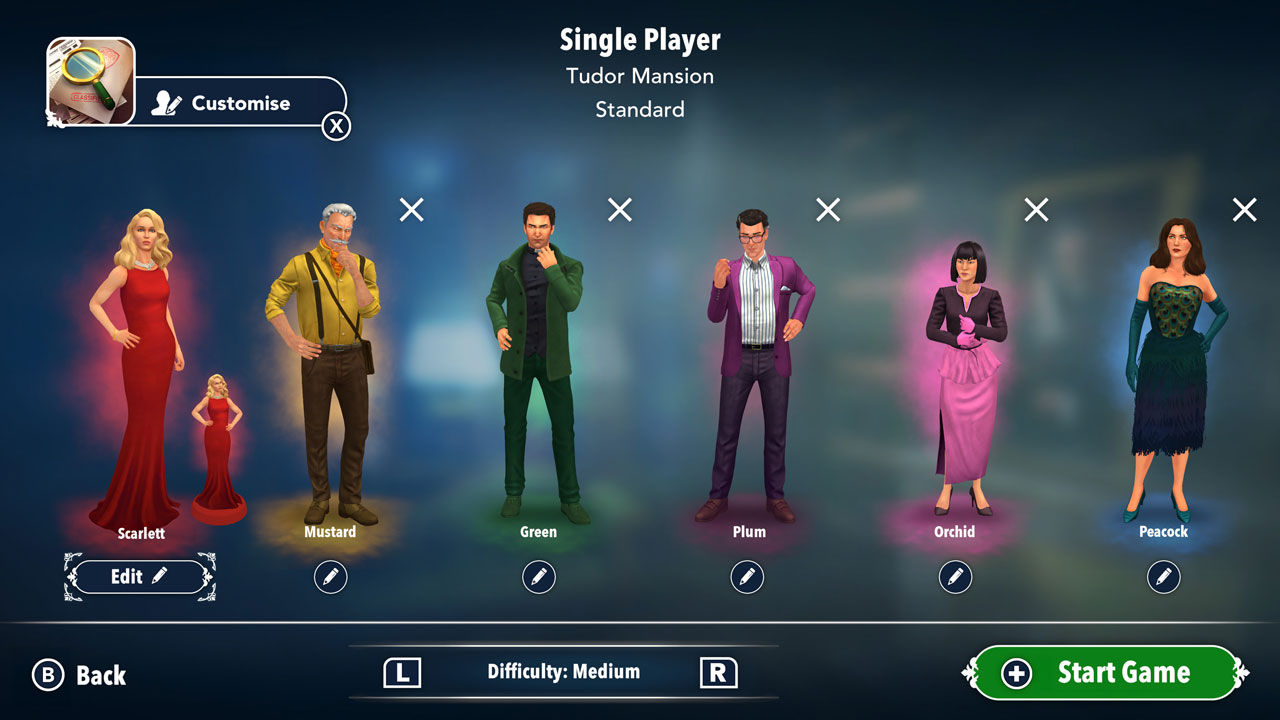Open Plum's pencil customisation icon
Viewport: 1280px width, 720px height.
point(747,577)
